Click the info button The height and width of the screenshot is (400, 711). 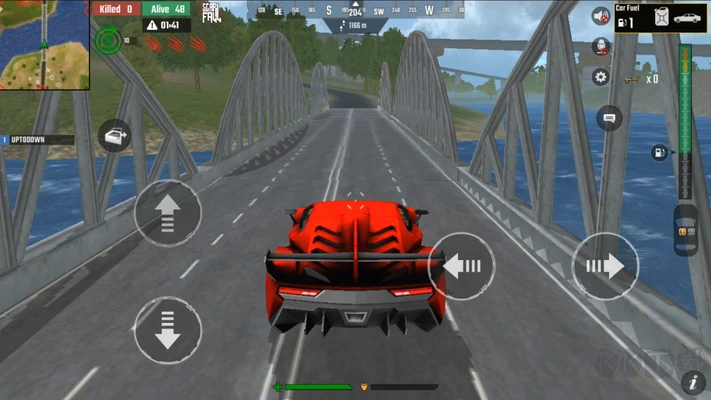[692, 382]
